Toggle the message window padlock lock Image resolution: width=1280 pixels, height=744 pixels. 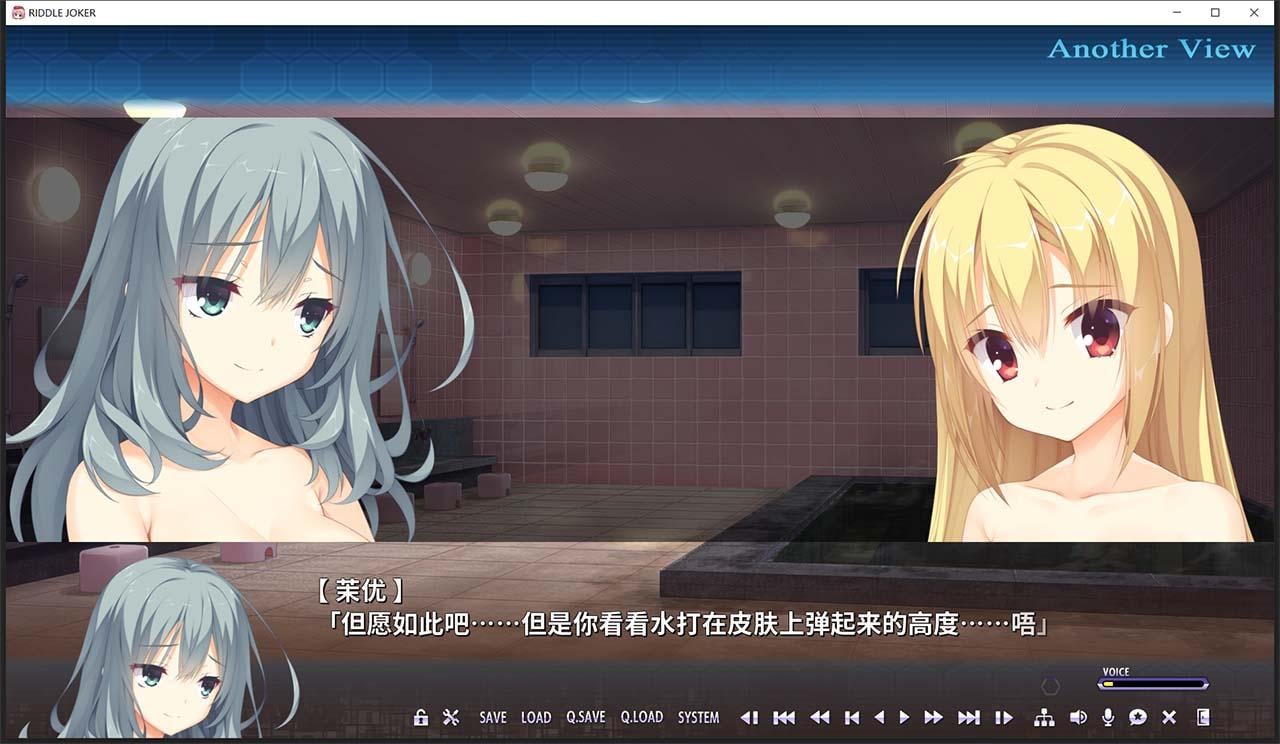click(x=420, y=717)
